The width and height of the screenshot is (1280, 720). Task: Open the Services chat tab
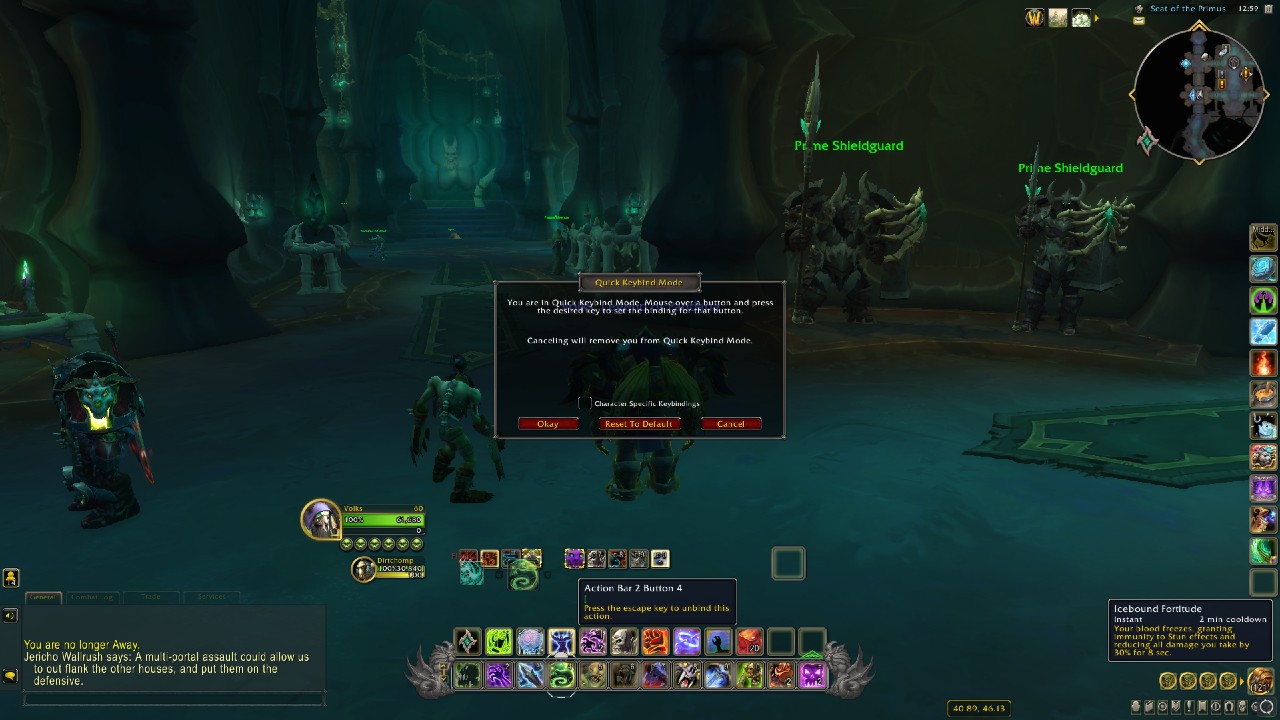click(210, 596)
